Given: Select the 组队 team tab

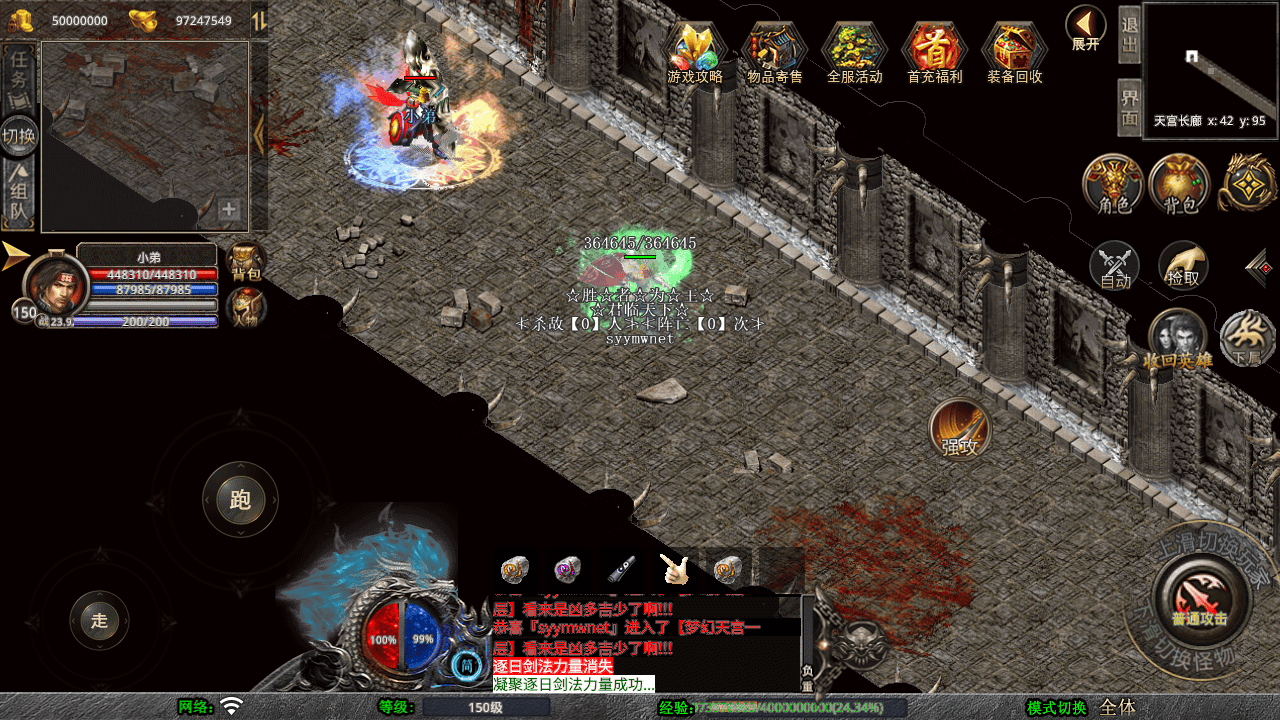Looking at the screenshot, I should pyautogui.click(x=19, y=194).
